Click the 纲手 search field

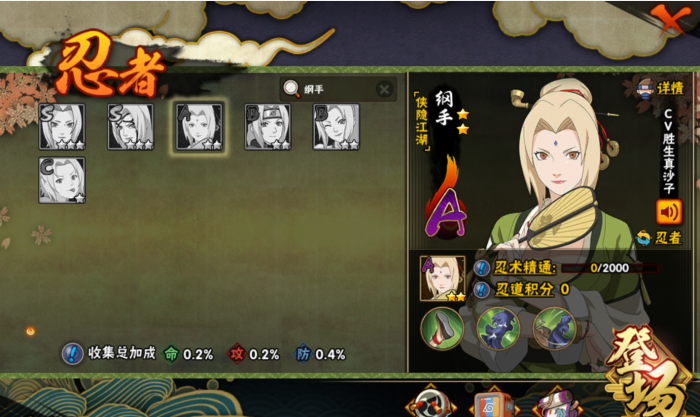click(335, 89)
